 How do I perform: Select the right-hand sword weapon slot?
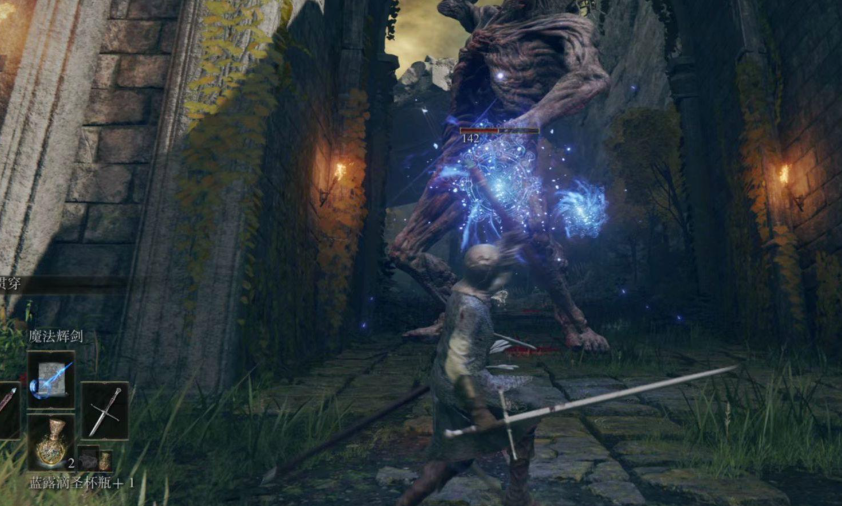pyautogui.click(x=104, y=410)
